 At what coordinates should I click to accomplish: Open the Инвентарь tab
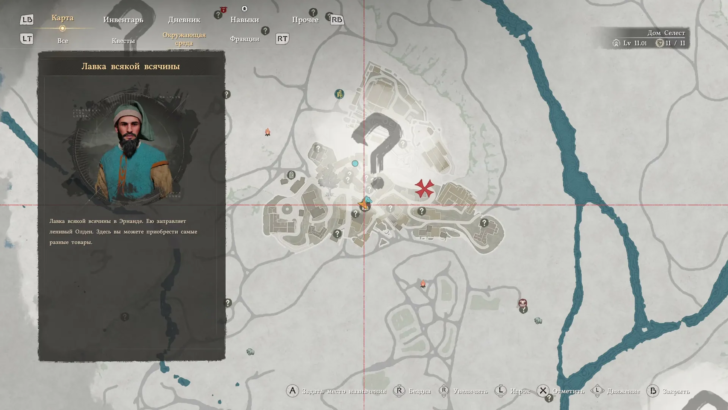pyautogui.click(x=123, y=19)
